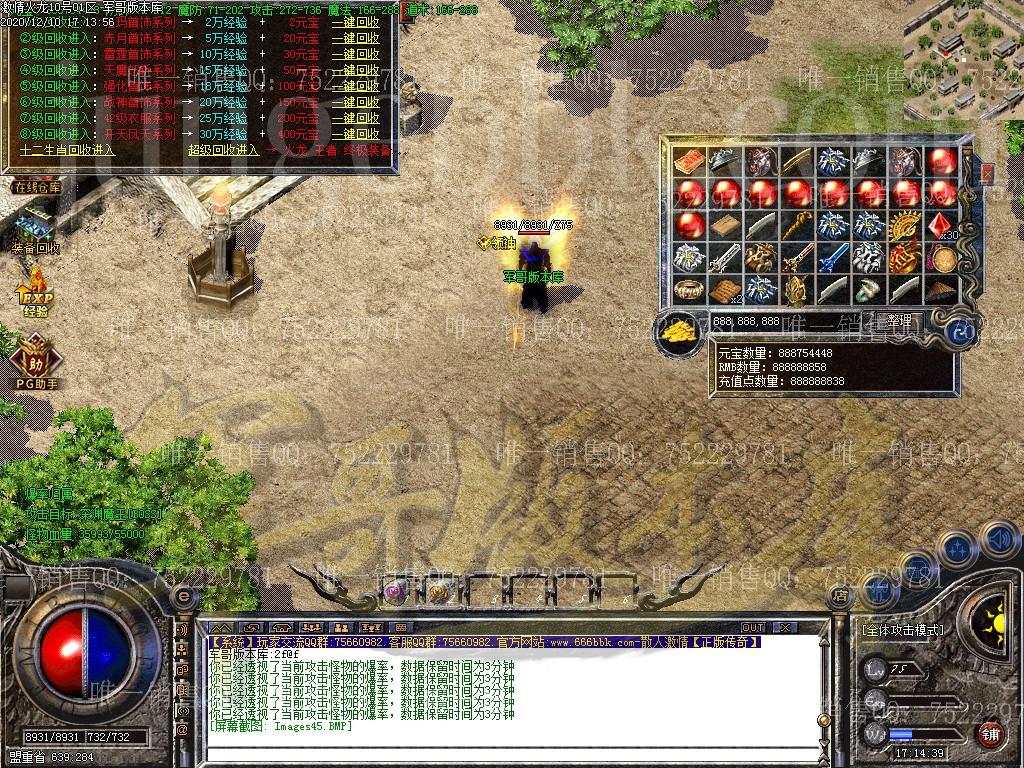The image size is (1024, 768).
Task: Pick the red gem stack of 30
Action: tap(941, 226)
